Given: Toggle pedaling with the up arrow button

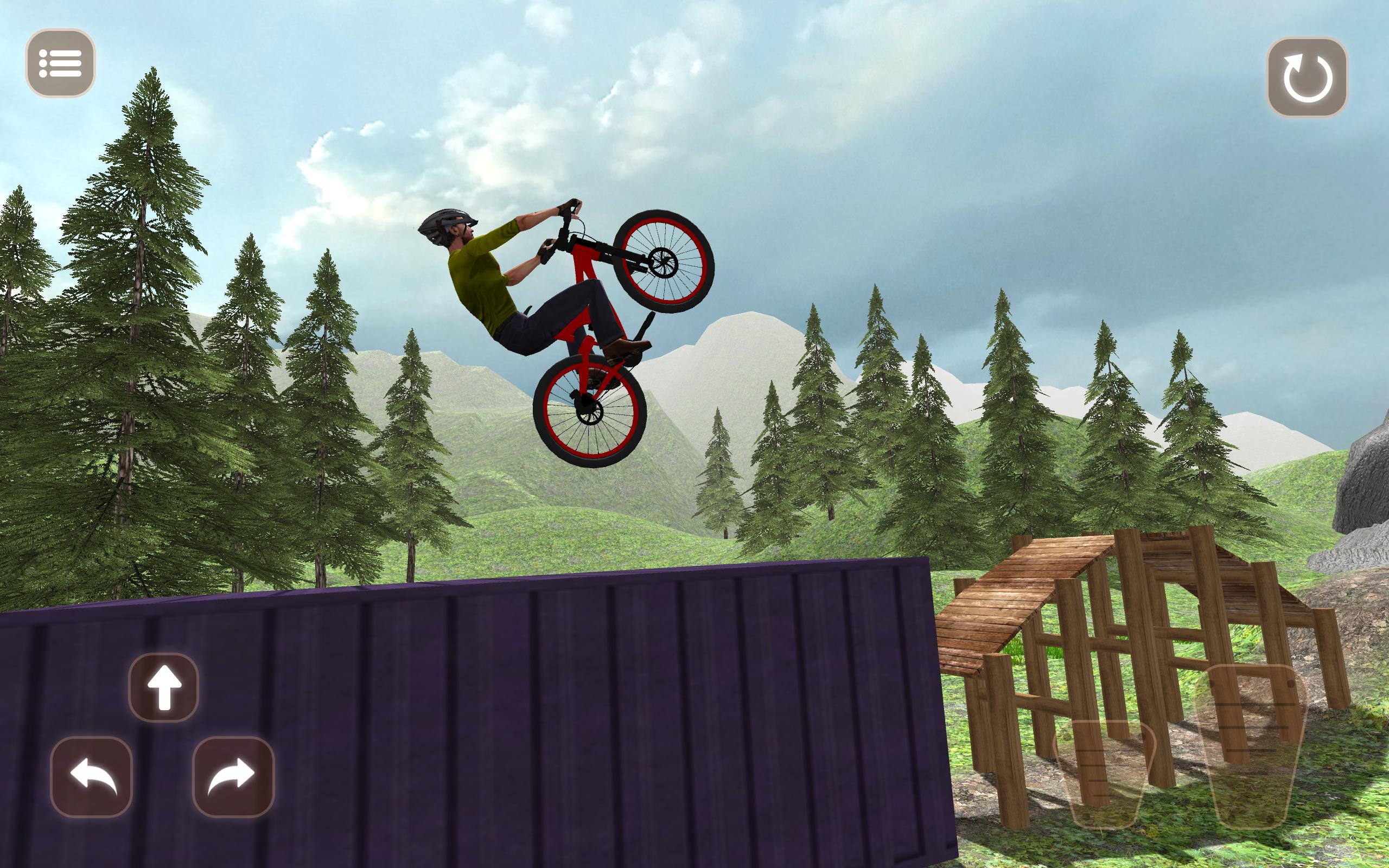Looking at the screenshot, I should tap(164, 688).
